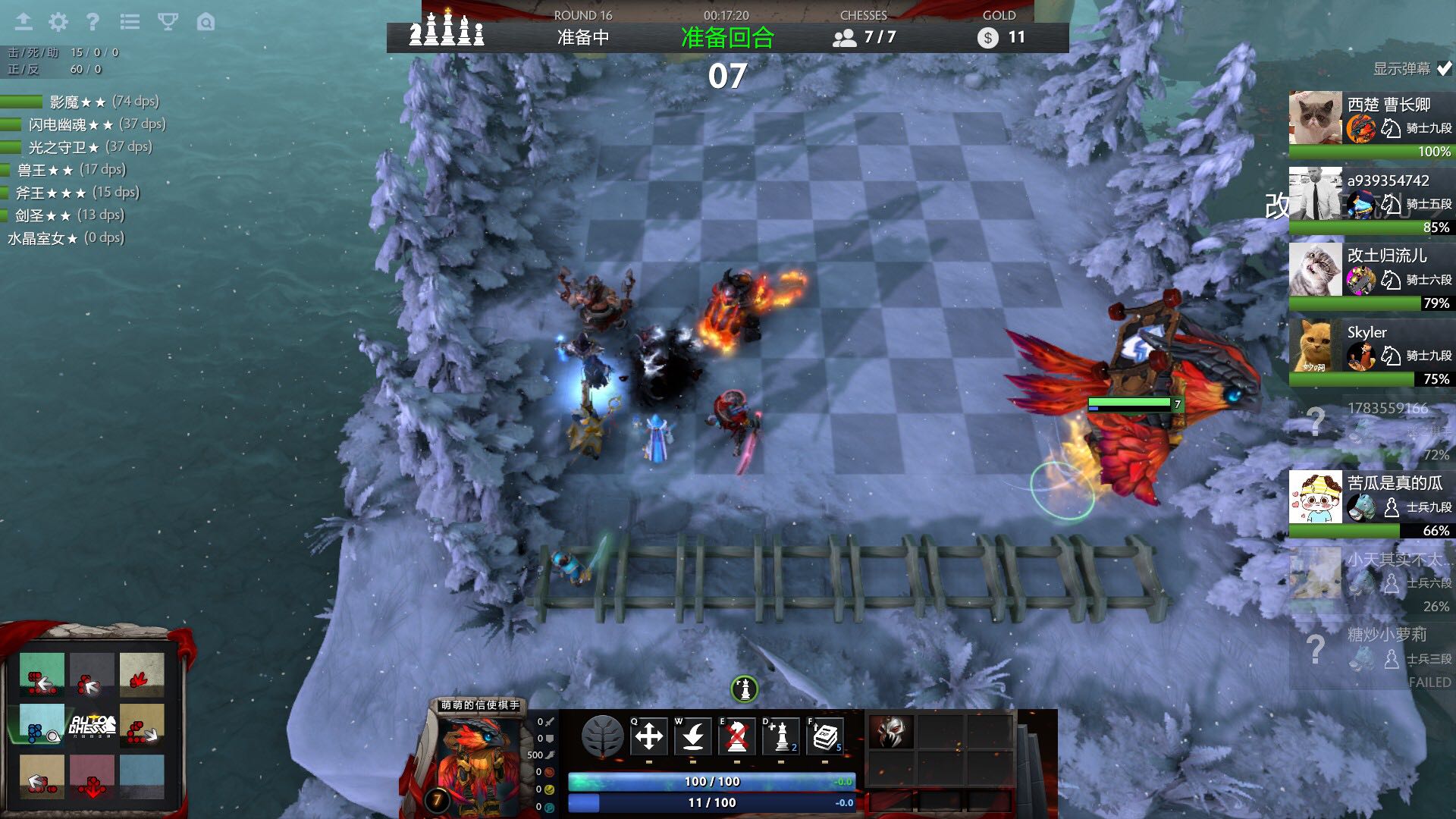The width and height of the screenshot is (1456, 819).
Task: Open the gear settings icon
Action: point(58,22)
